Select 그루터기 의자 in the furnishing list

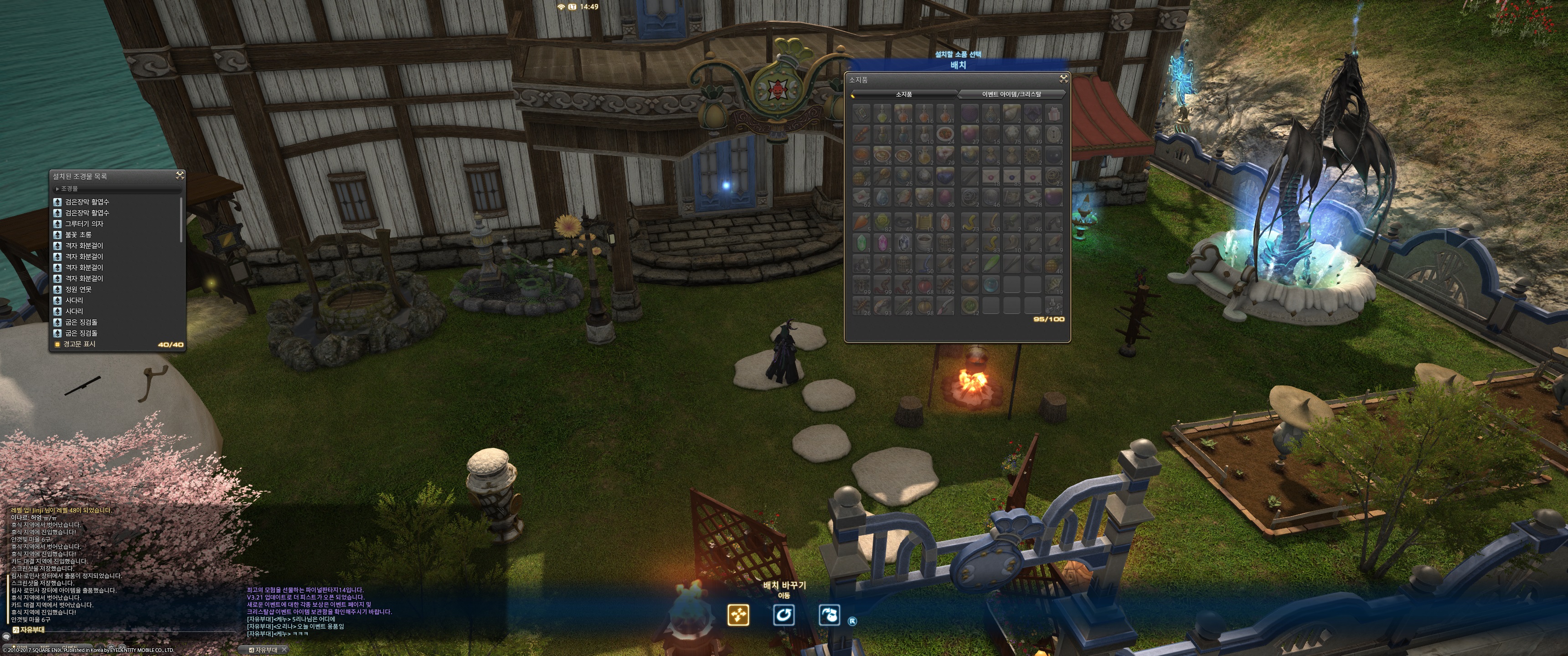(x=84, y=224)
